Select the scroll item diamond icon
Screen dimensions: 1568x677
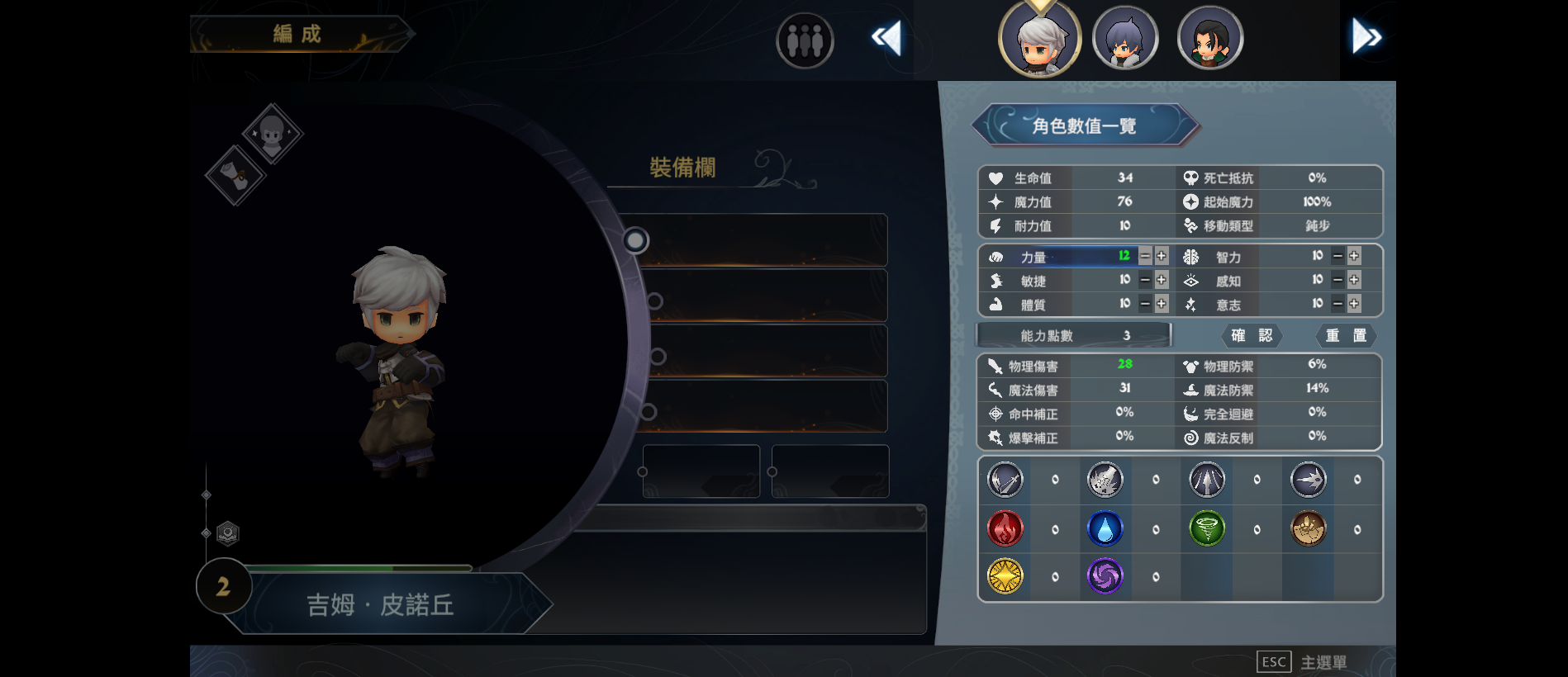[x=235, y=177]
